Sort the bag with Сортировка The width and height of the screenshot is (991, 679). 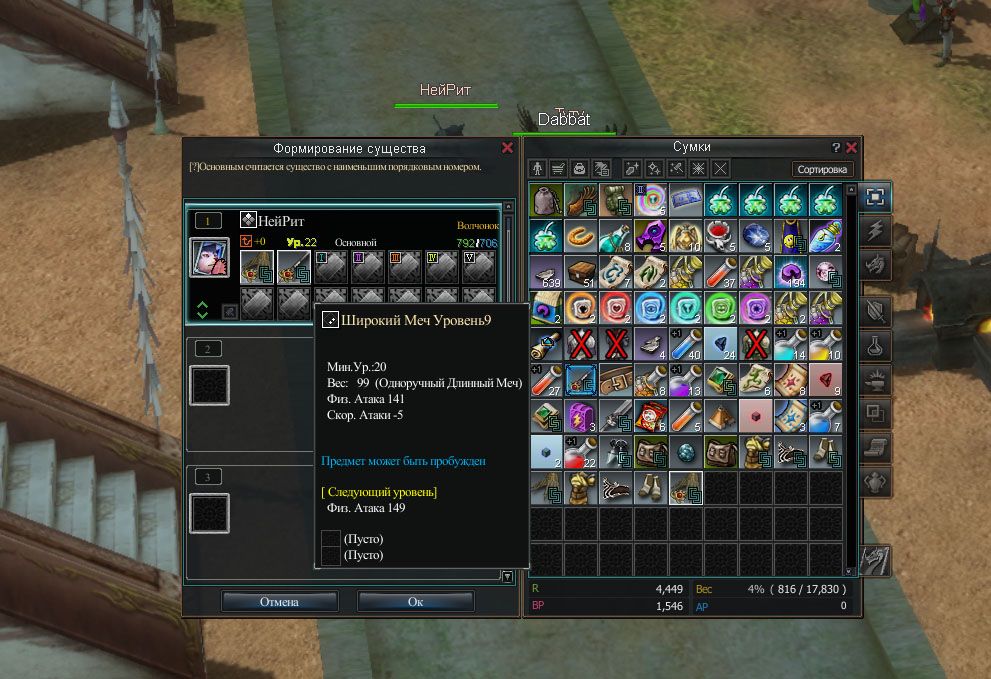(823, 169)
